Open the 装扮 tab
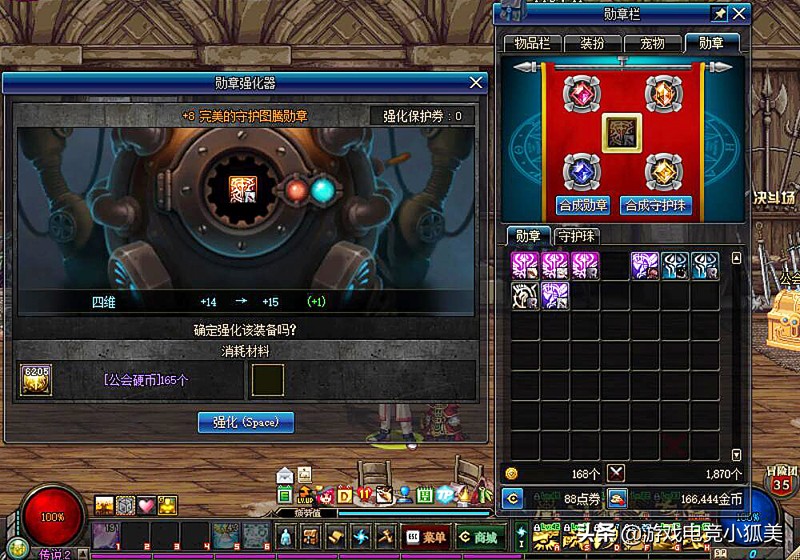 pyautogui.click(x=590, y=43)
